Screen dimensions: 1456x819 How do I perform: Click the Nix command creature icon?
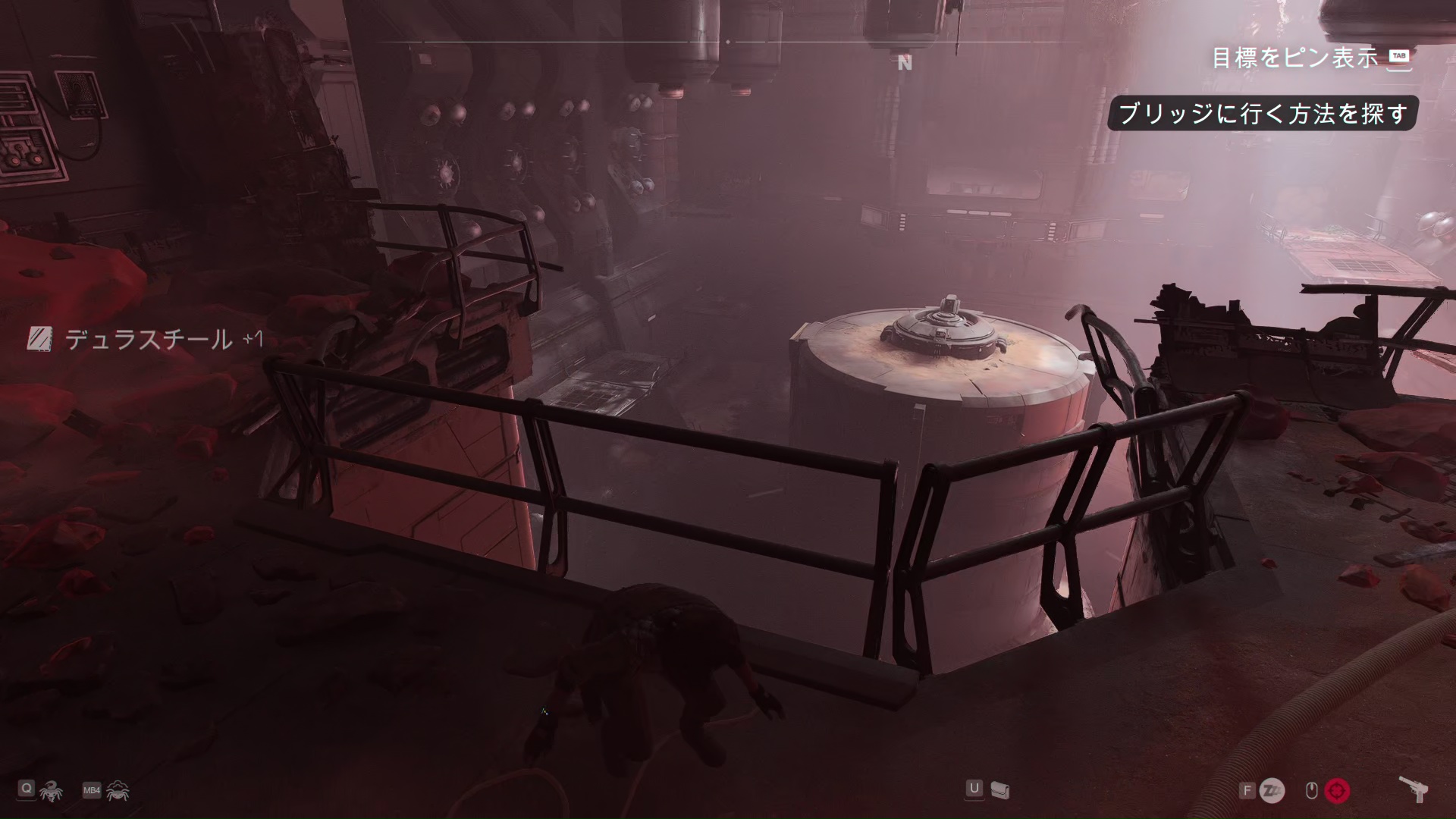pos(51,791)
